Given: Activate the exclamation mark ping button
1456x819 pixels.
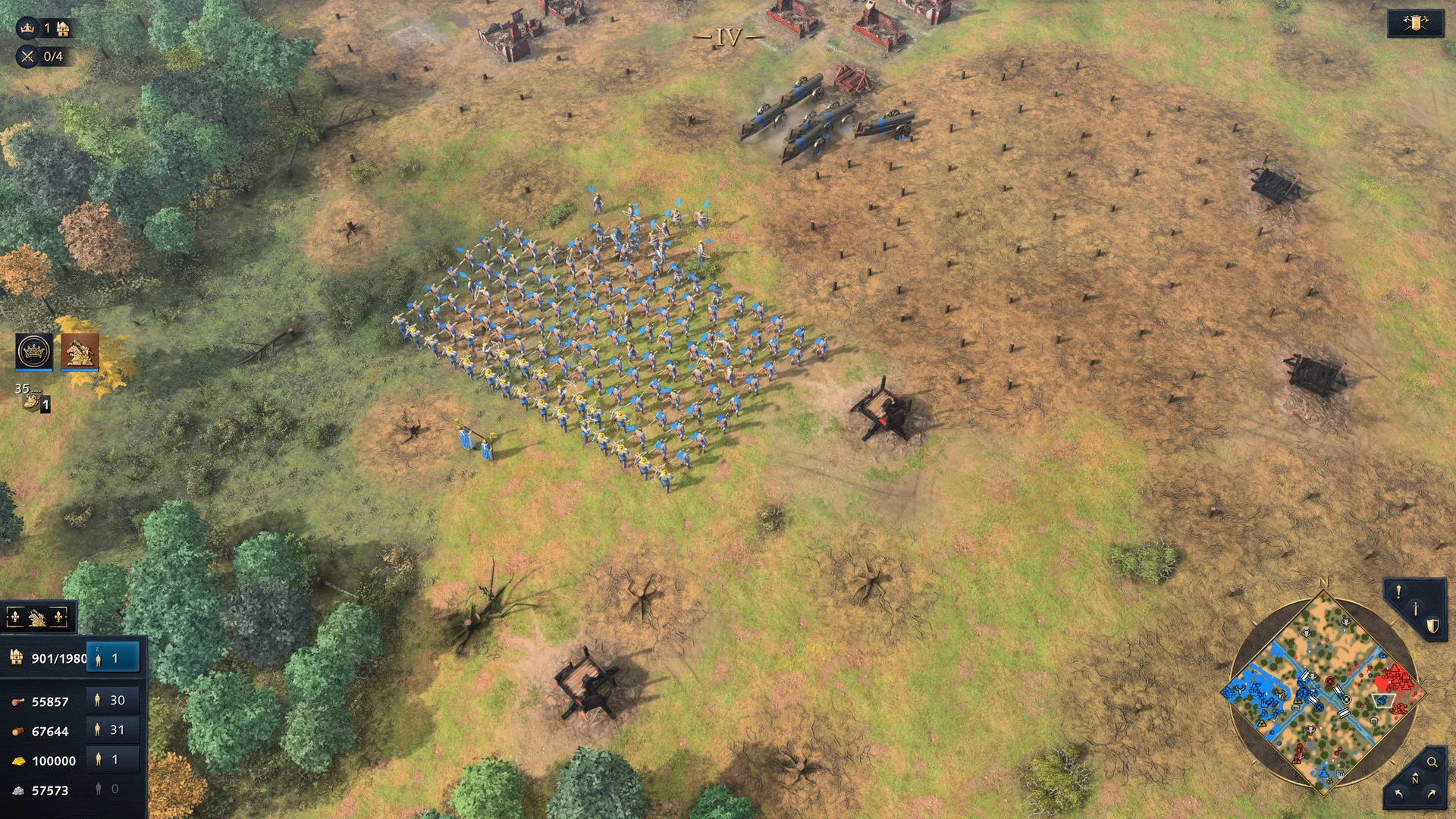Looking at the screenshot, I should (1398, 592).
